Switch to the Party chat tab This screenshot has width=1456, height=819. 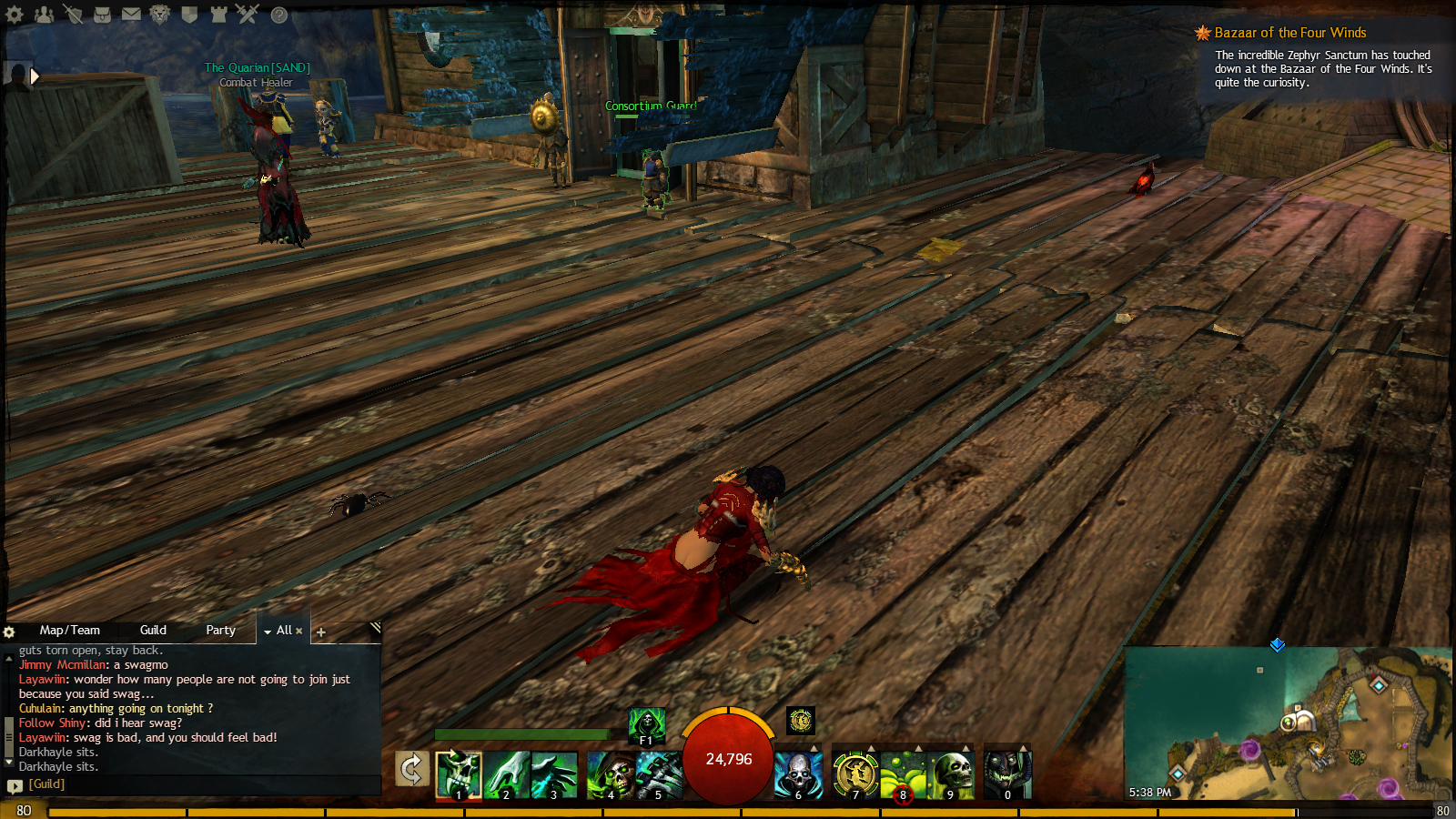220,630
